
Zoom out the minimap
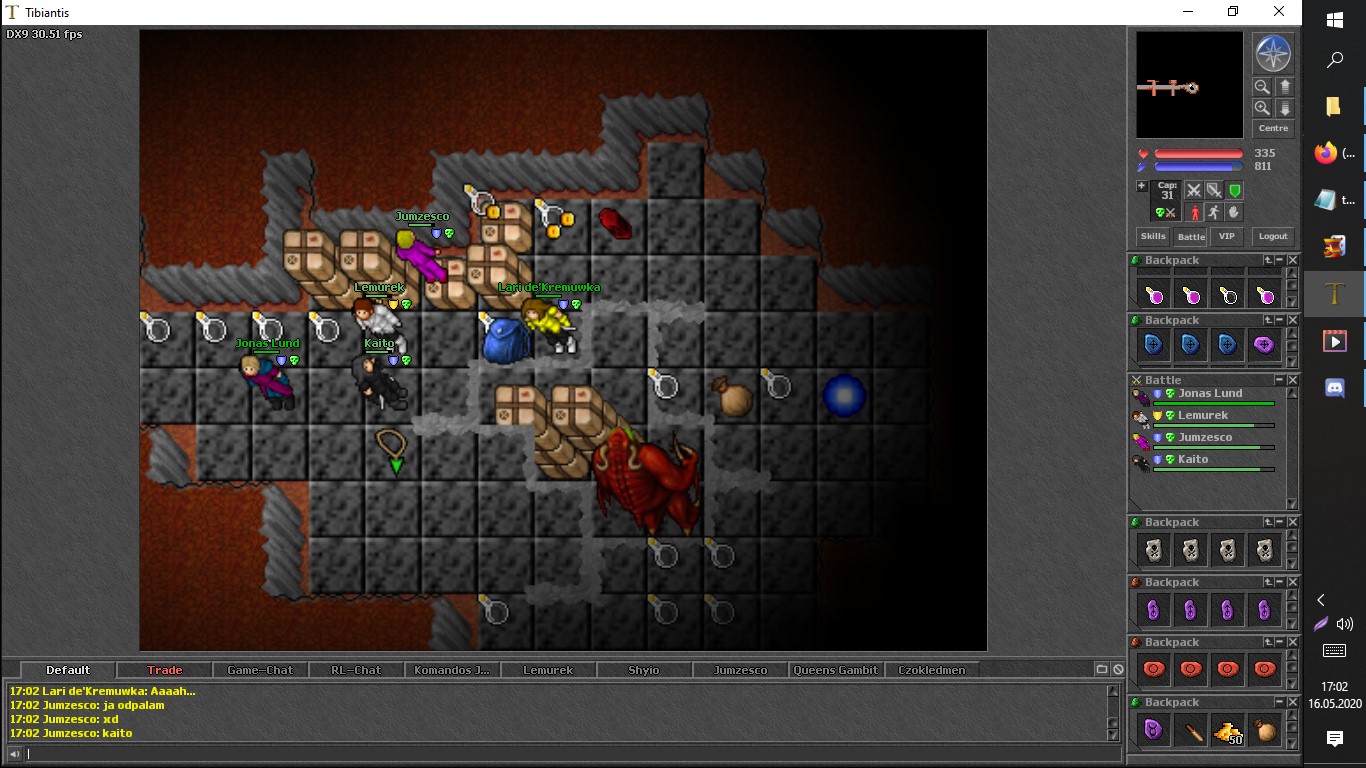[x=1262, y=87]
